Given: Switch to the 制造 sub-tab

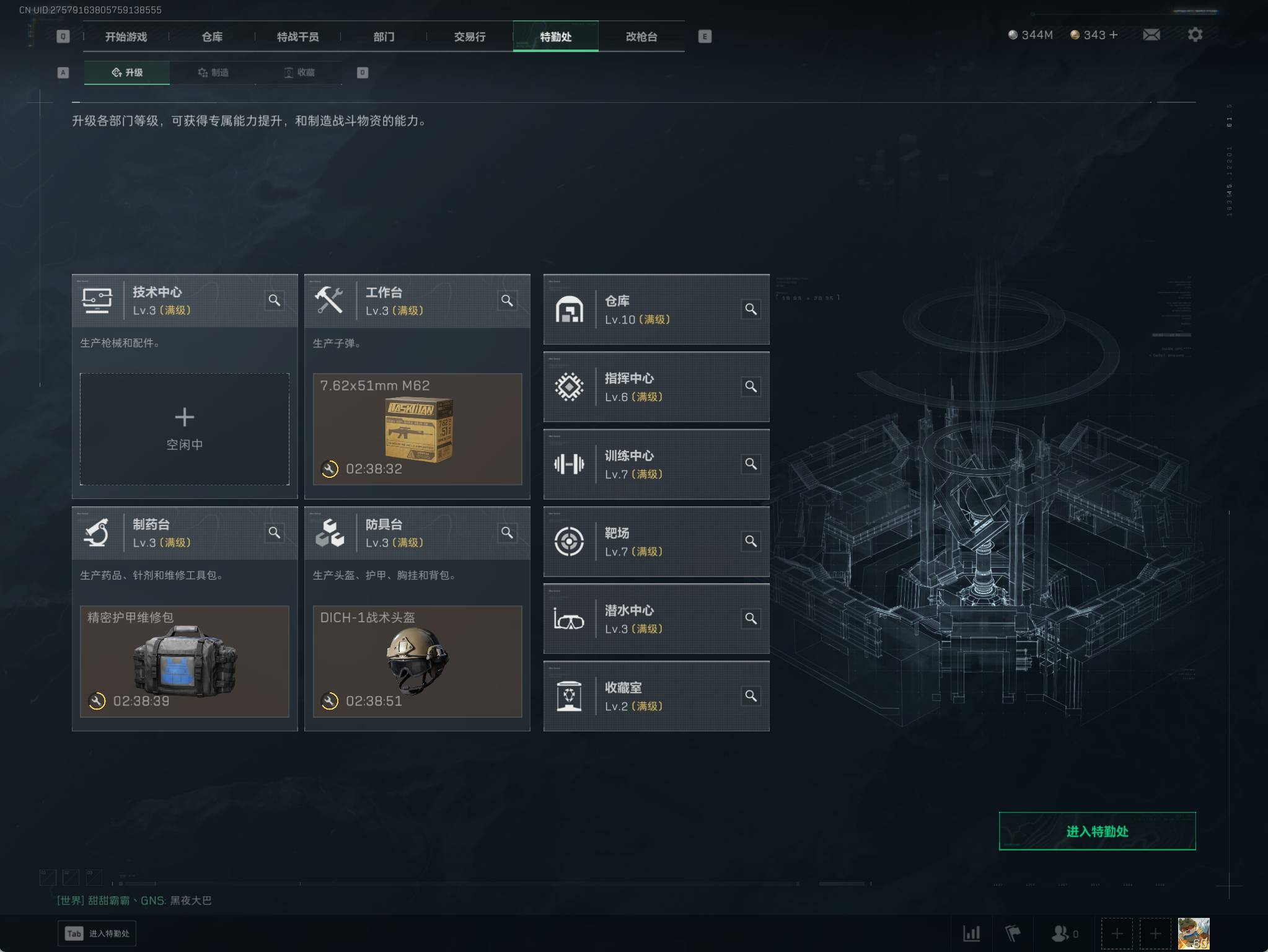Looking at the screenshot, I should pyautogui.click(x=213, y=73).
